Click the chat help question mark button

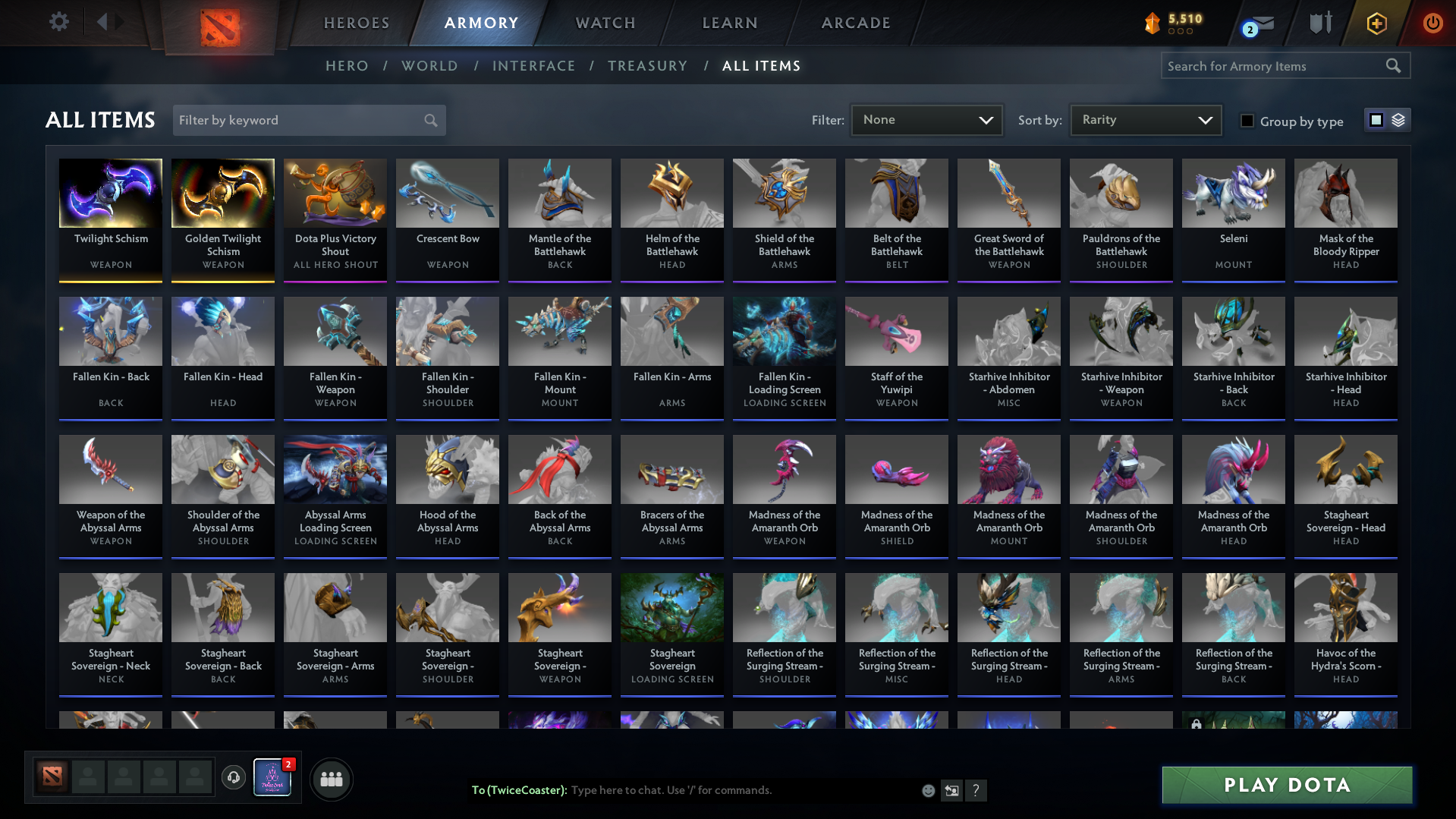[976, 790]
